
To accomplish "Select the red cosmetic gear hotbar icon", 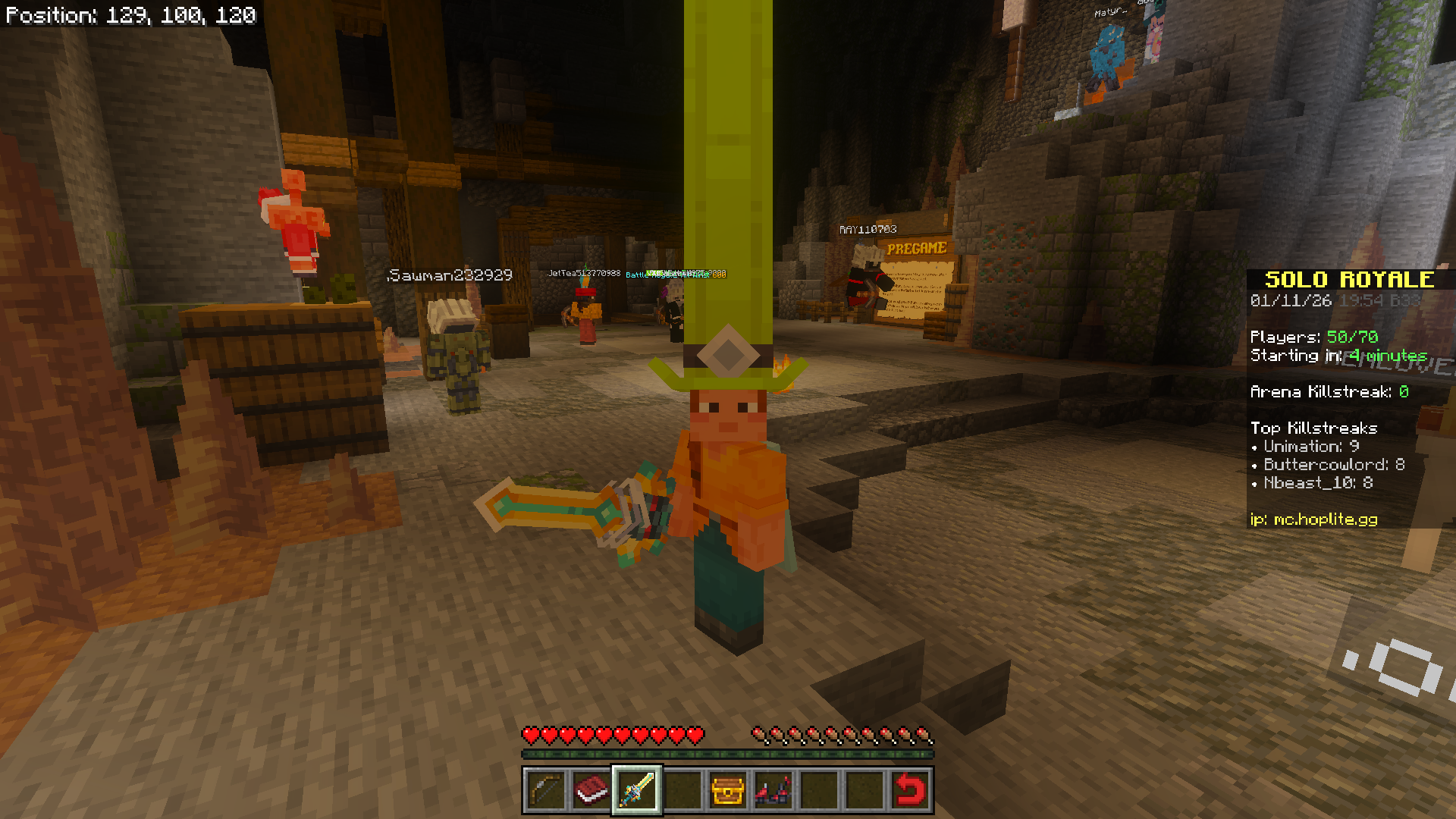I will click(773, 790).
